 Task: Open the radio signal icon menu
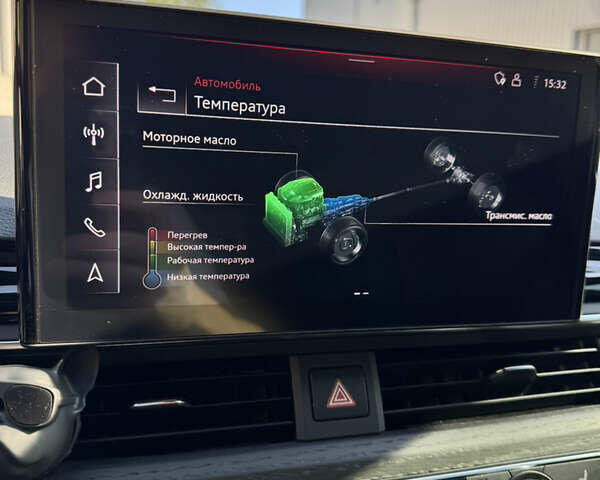(x=93, y=134)
